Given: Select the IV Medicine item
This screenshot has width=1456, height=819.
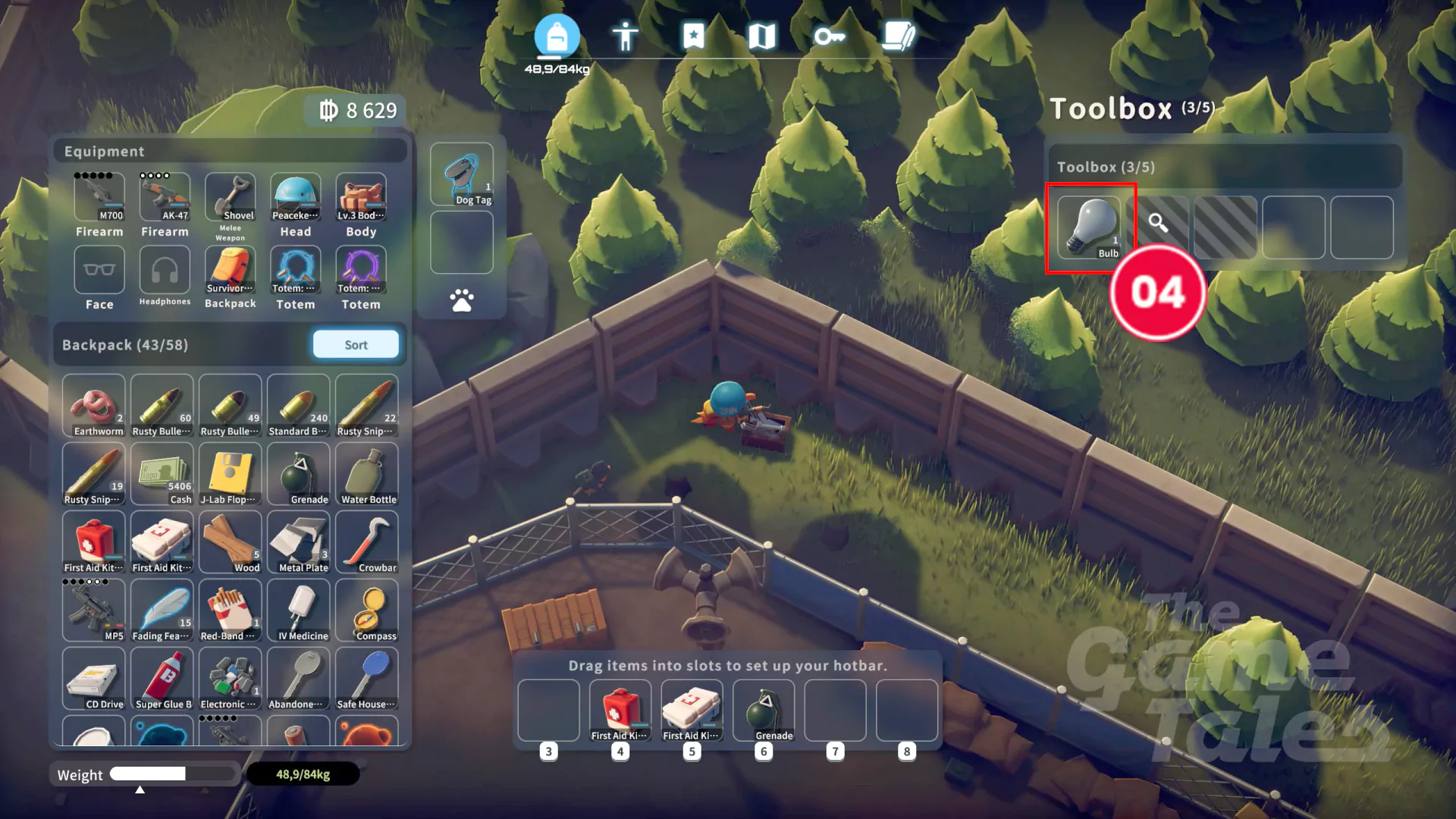Looking at the screenshot, I should (299, 610).
